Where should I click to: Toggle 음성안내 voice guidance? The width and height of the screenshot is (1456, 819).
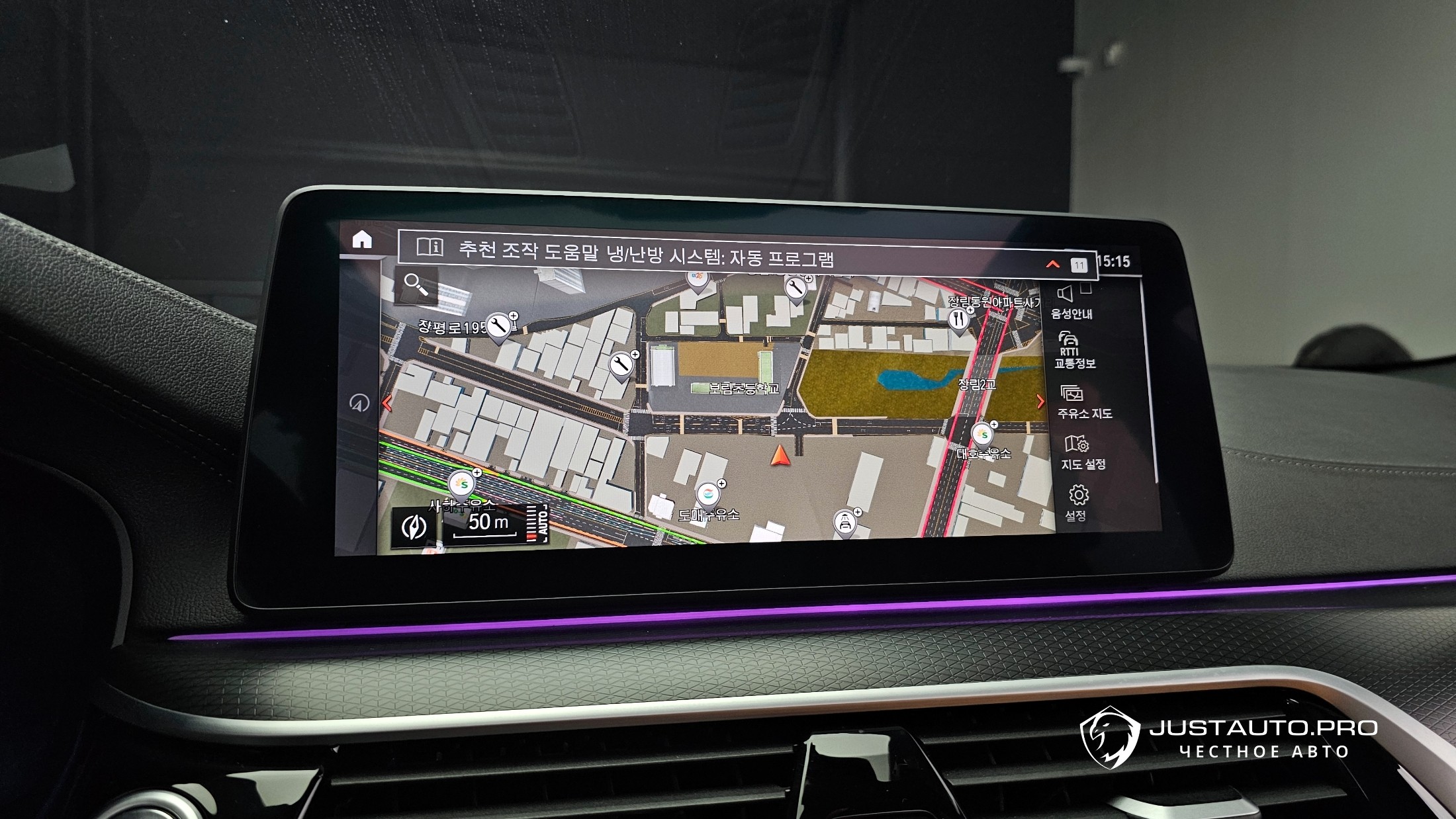point(1070,302)
